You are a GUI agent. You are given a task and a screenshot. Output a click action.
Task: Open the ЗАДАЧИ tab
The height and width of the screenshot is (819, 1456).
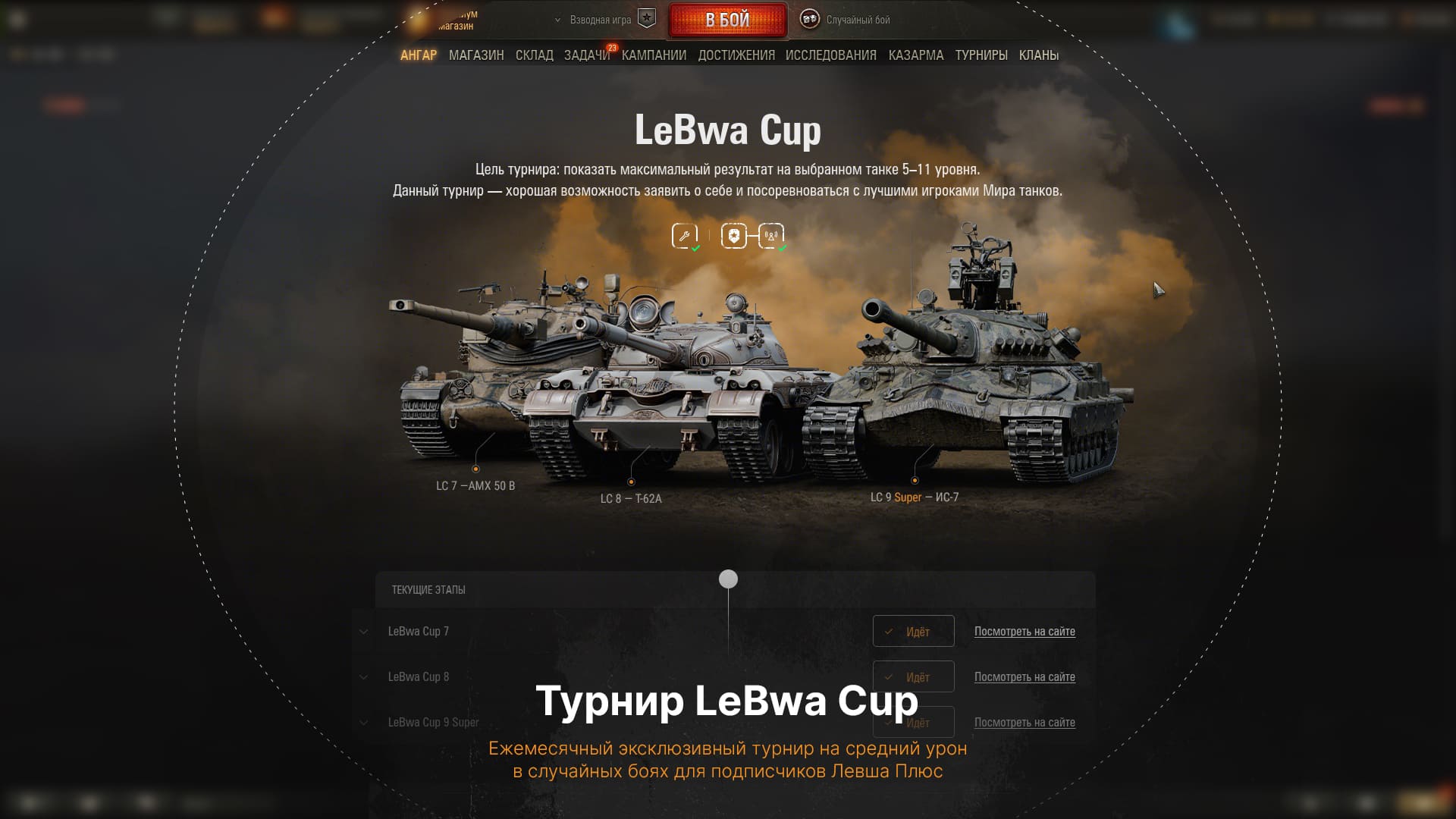(x=586, y=55)
